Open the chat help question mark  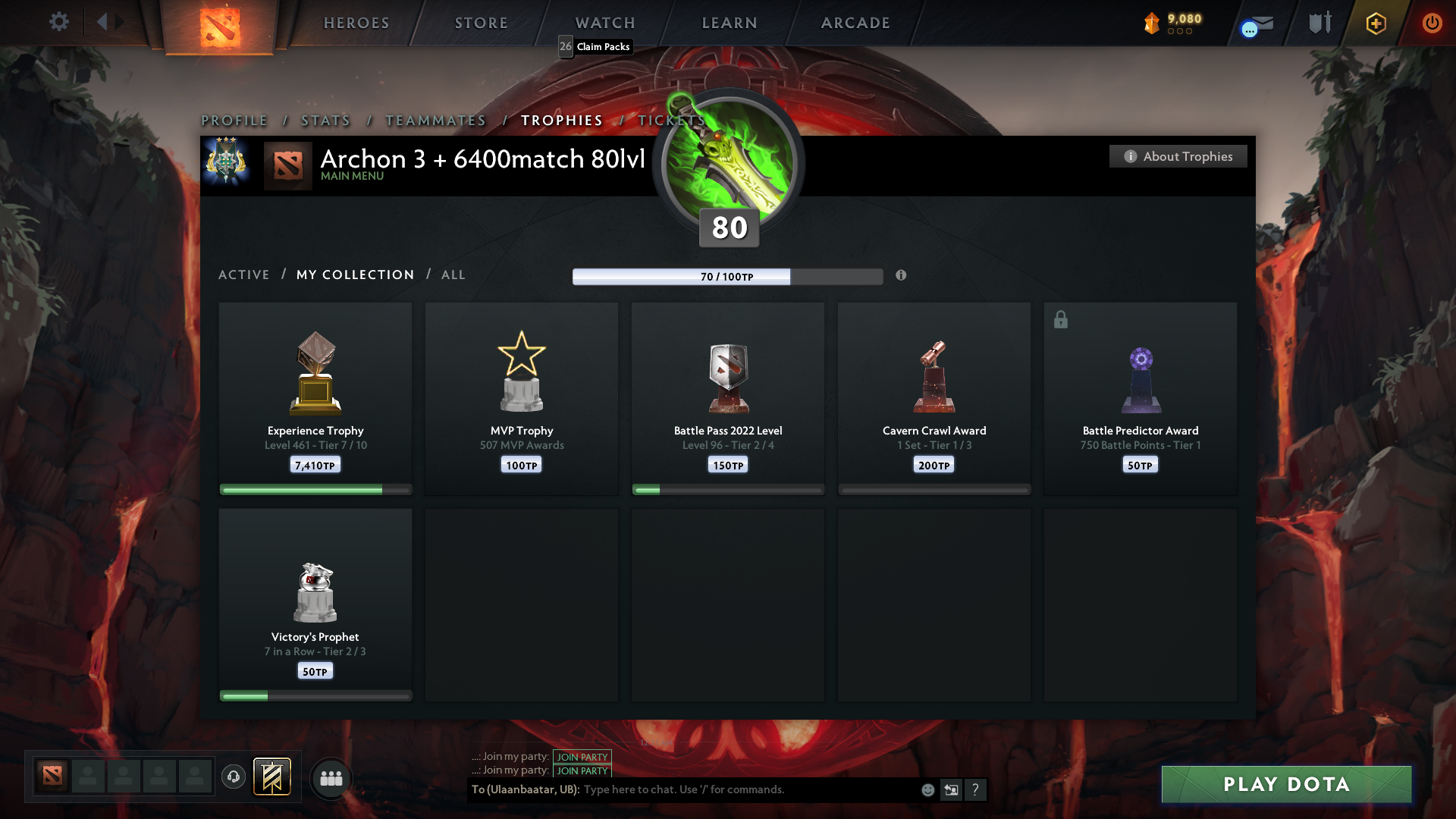point(976,789)
